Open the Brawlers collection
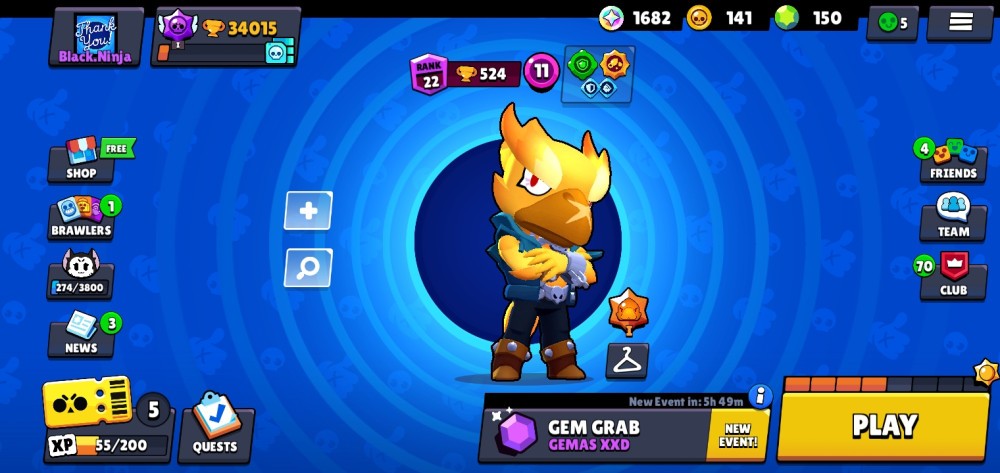Screen dimensions: 1000x473 click(82, 217)
